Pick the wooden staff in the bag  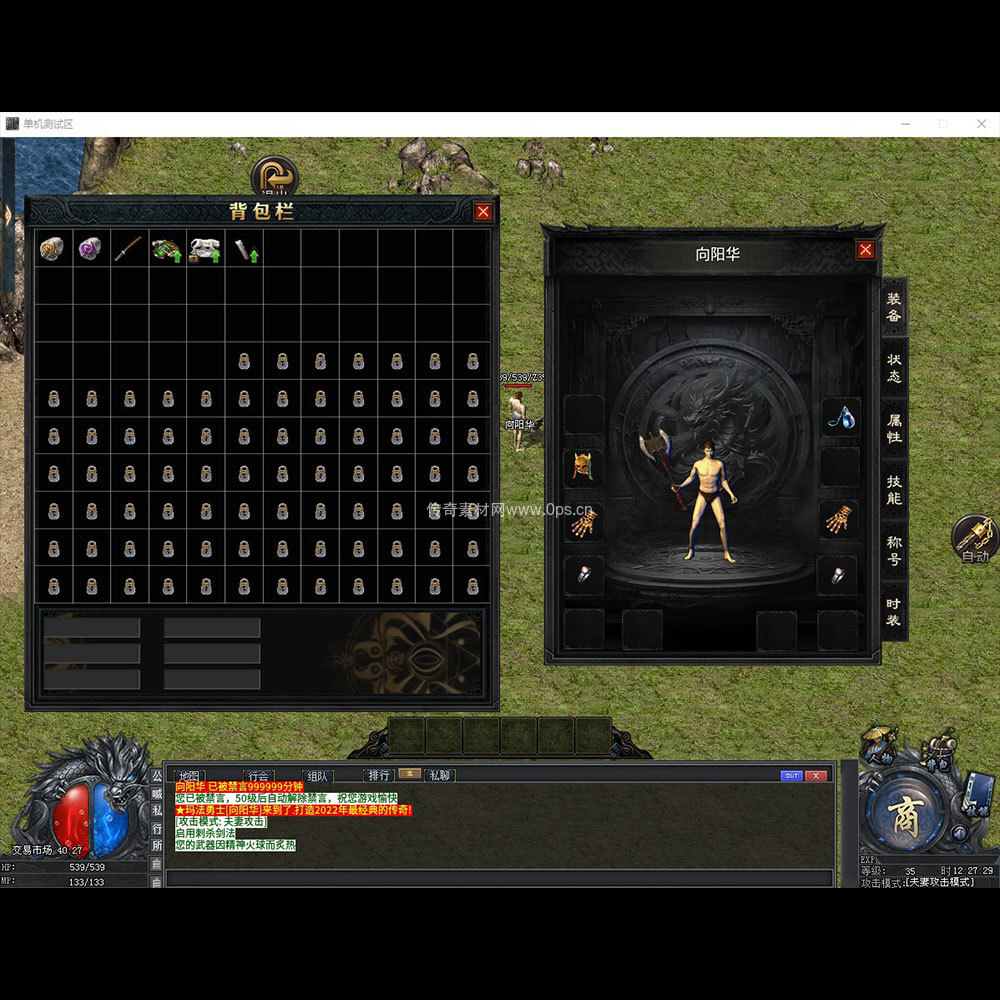[x=128, y=249]
